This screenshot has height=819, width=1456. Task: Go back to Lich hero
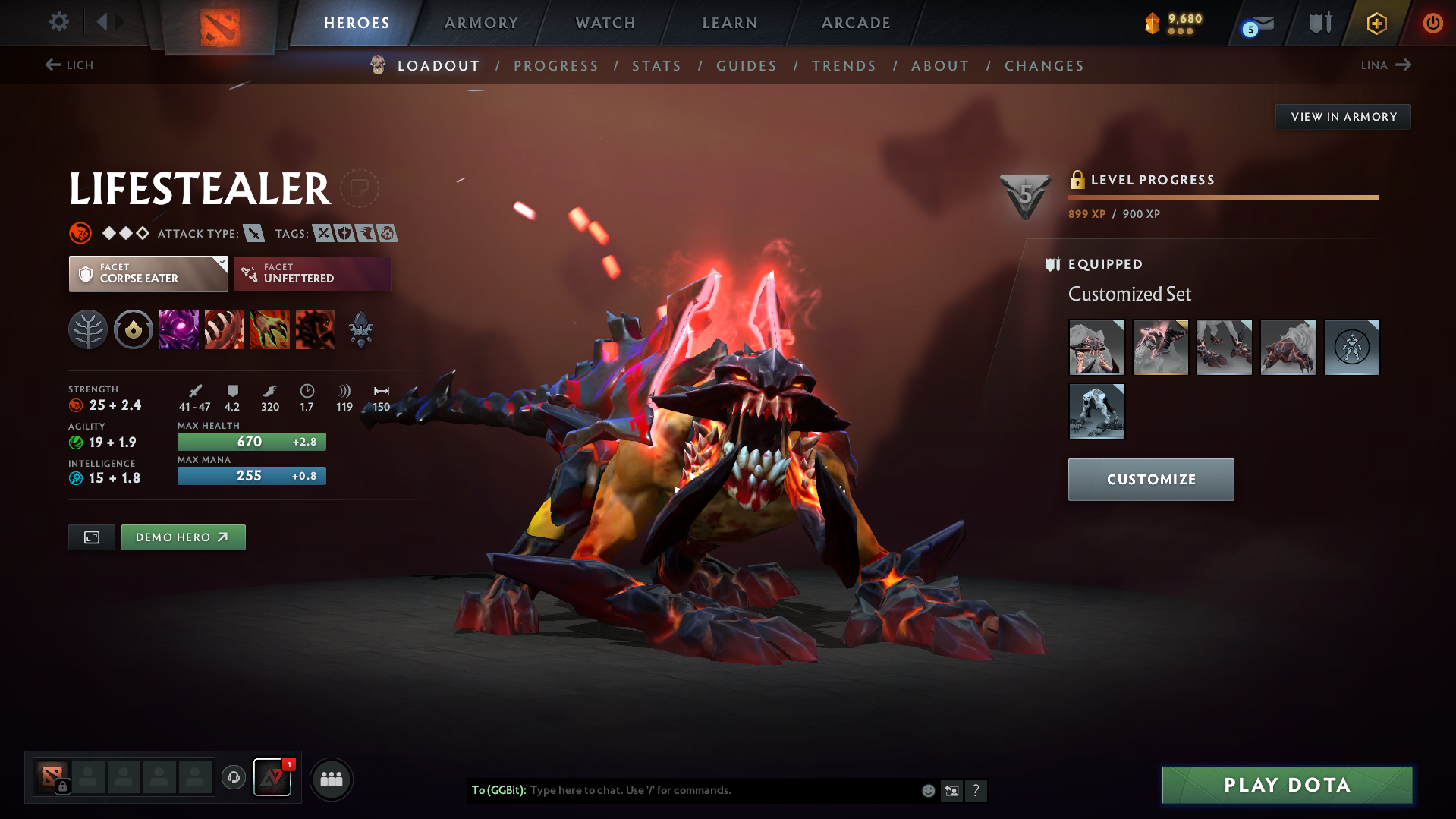(68, 65)
